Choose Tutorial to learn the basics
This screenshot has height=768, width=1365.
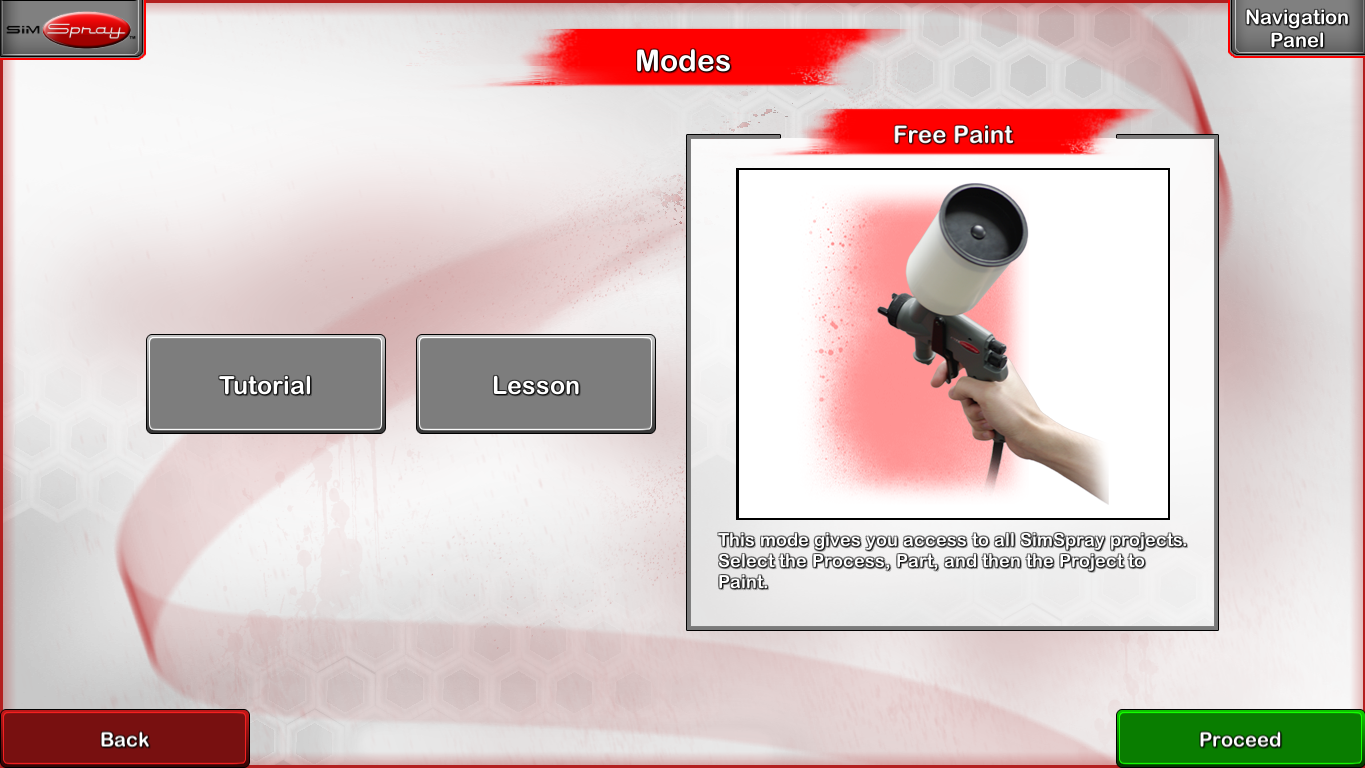[265, 384]
